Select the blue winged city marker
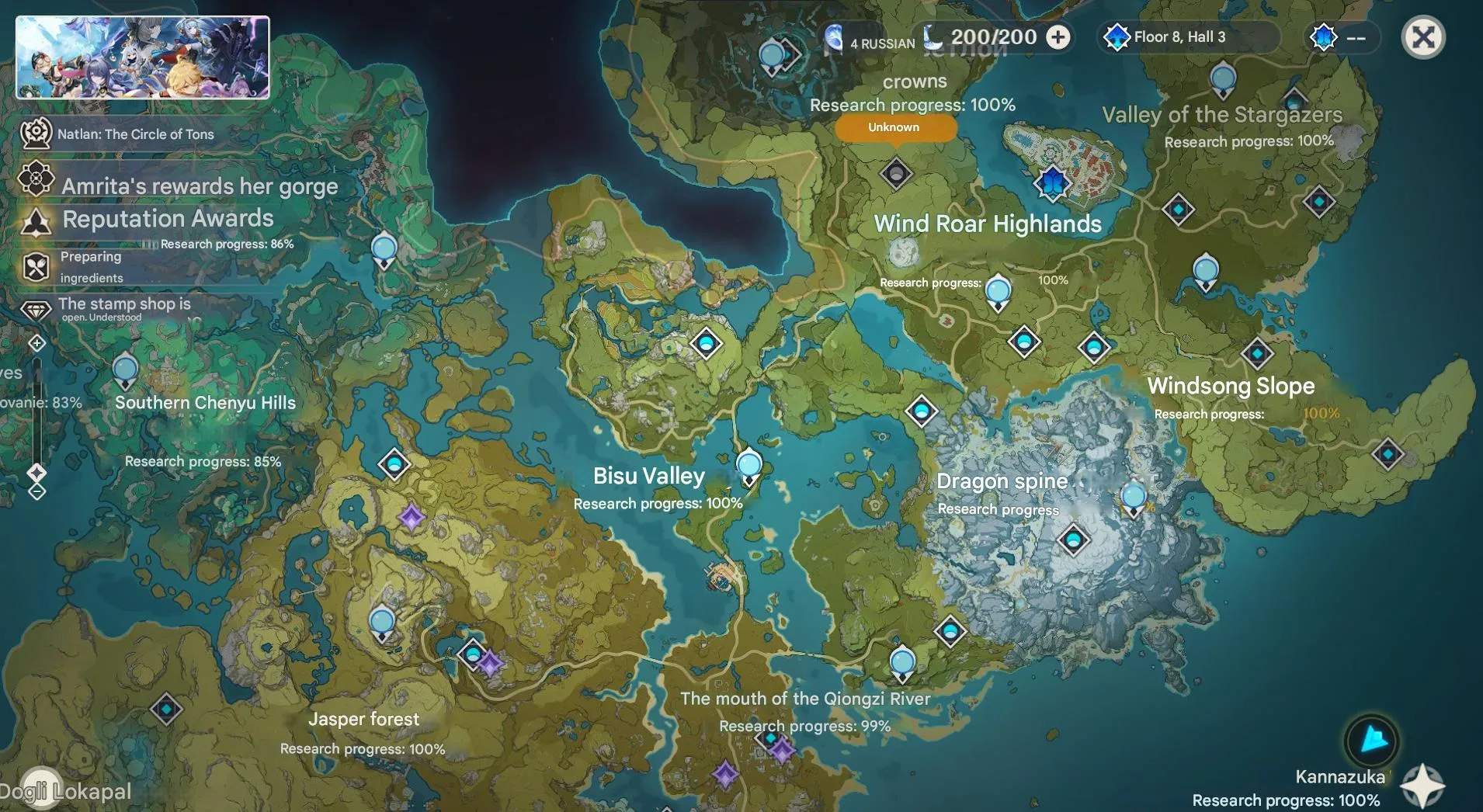 1052,182
